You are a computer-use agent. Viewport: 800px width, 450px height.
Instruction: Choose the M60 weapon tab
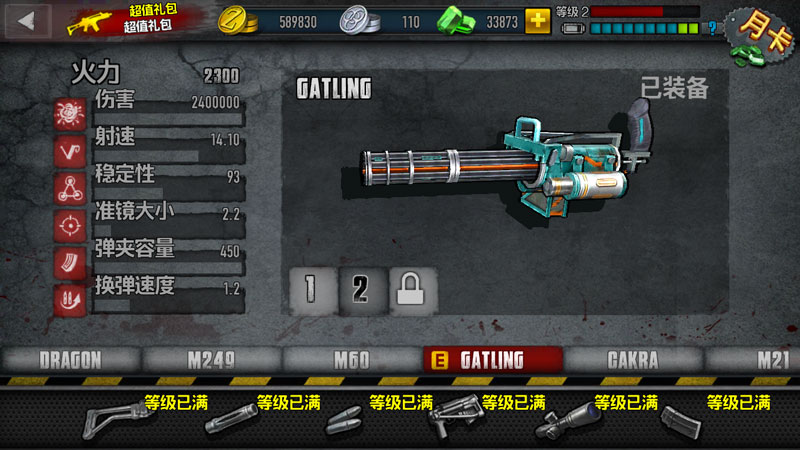click(352, 360)
